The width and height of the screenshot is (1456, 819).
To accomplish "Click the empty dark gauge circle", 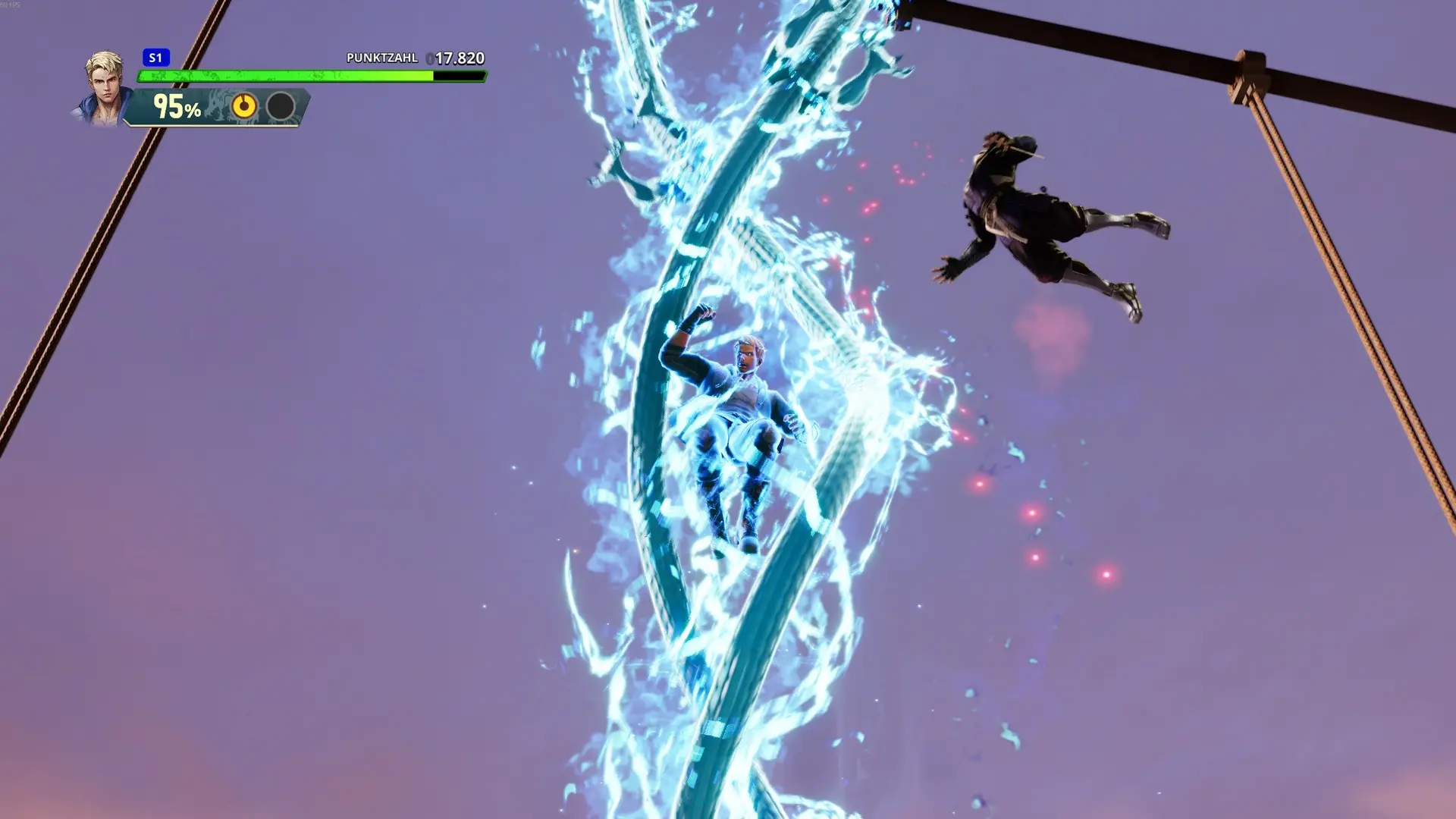I will point(281,106).
